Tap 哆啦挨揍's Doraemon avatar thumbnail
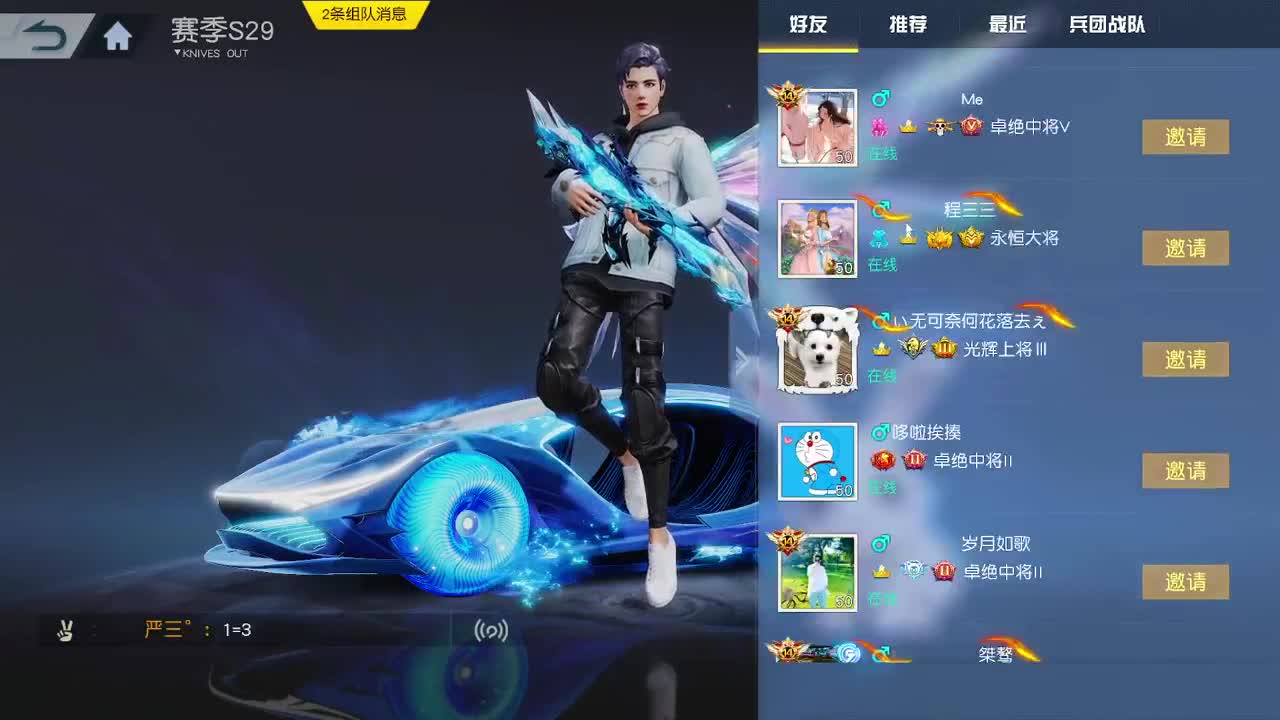The image size is (1280, 720). (x=817, y=462)
